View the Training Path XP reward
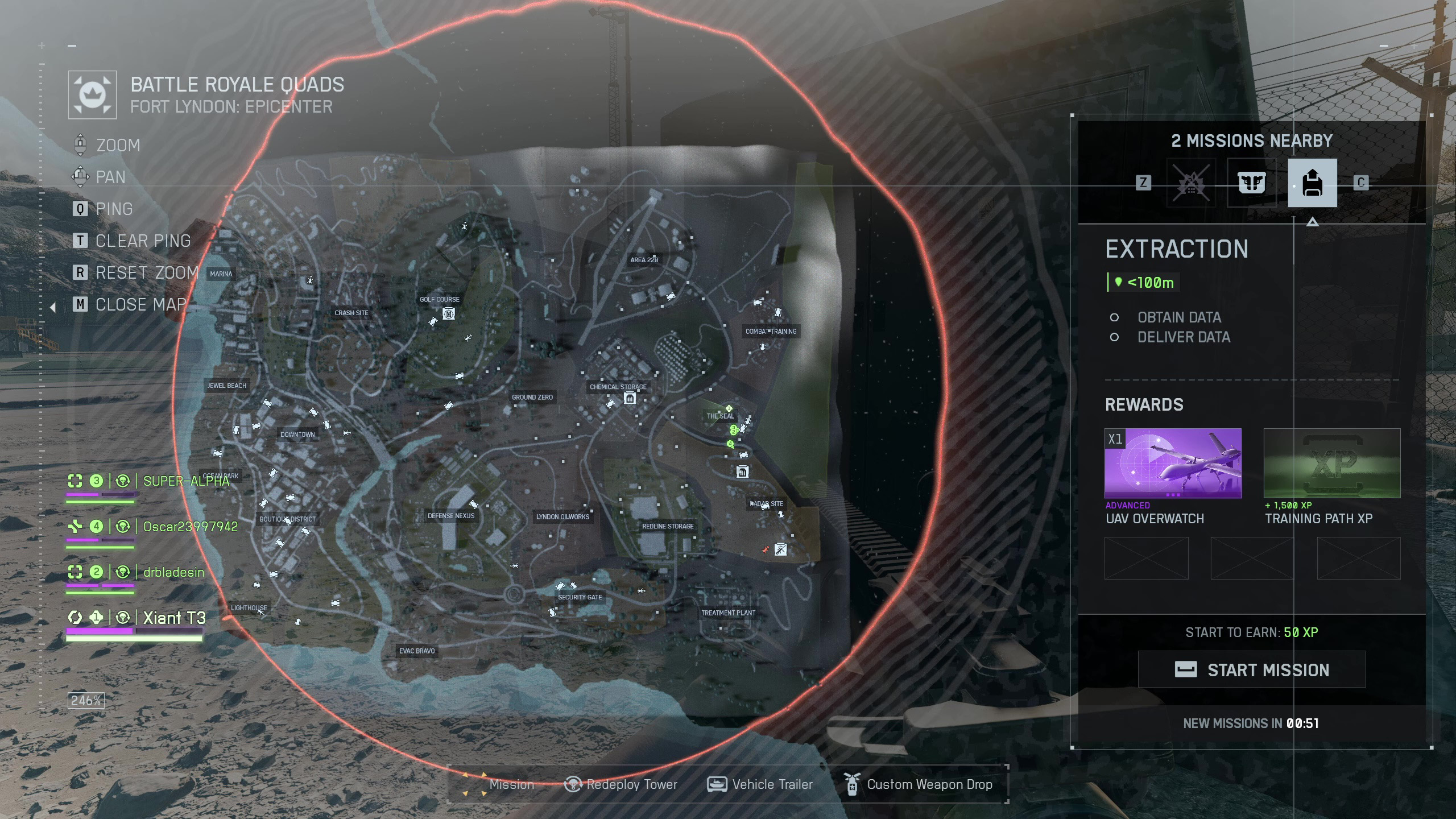The image size is (1456, 819). click(x=1331, y=463)
